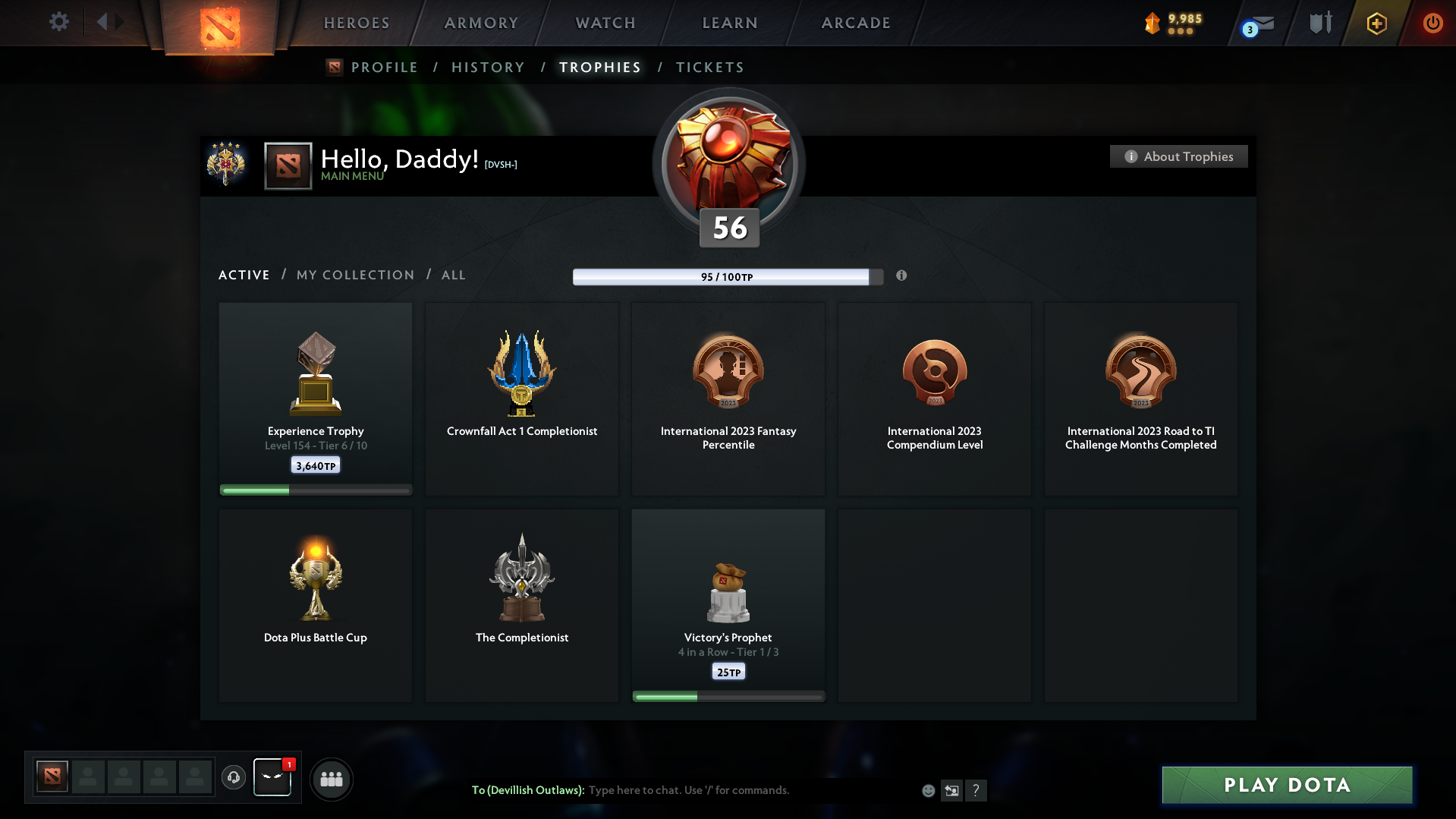Open the HEROES menu

(356, 23)
